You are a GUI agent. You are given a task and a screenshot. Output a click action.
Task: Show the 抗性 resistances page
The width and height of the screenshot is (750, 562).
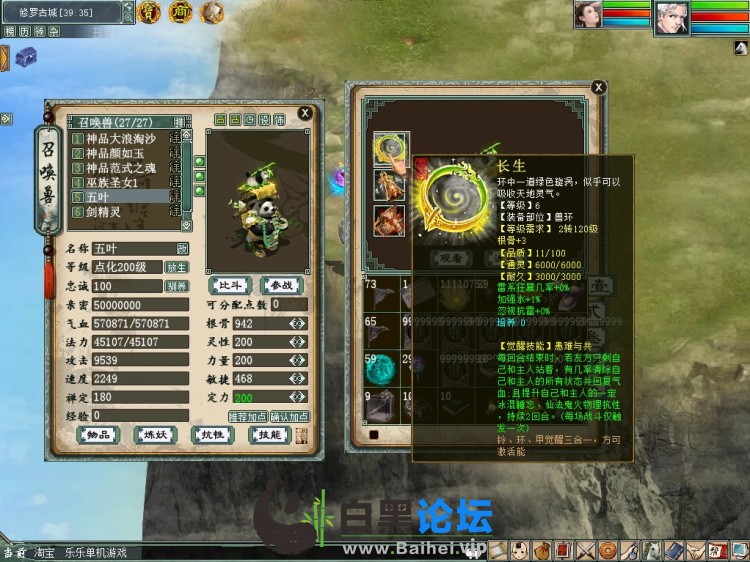coord(213,435)
